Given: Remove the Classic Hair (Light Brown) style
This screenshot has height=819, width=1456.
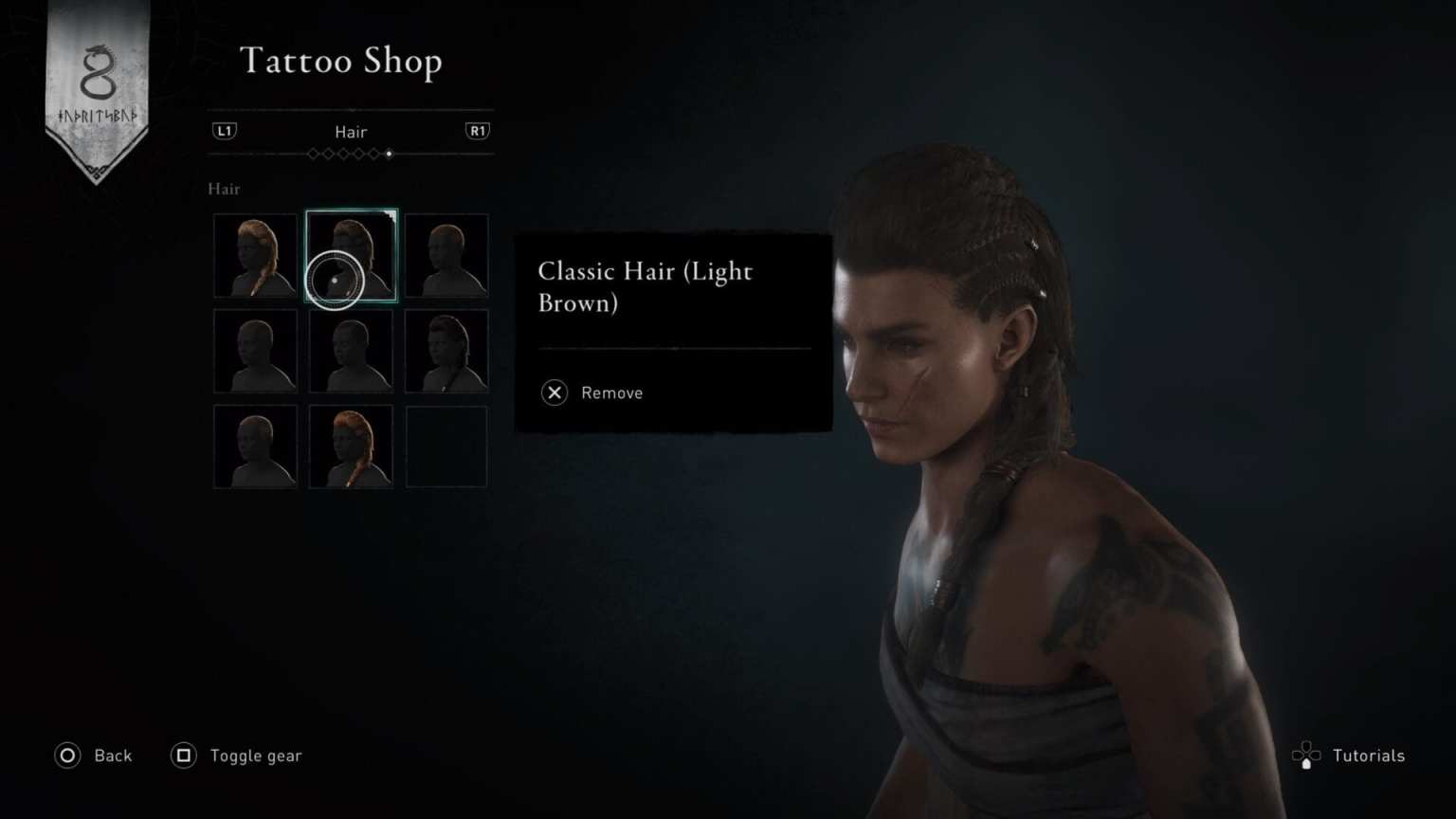Looking at the screenshot, I should pyautogui.click(x=591, y=392).
